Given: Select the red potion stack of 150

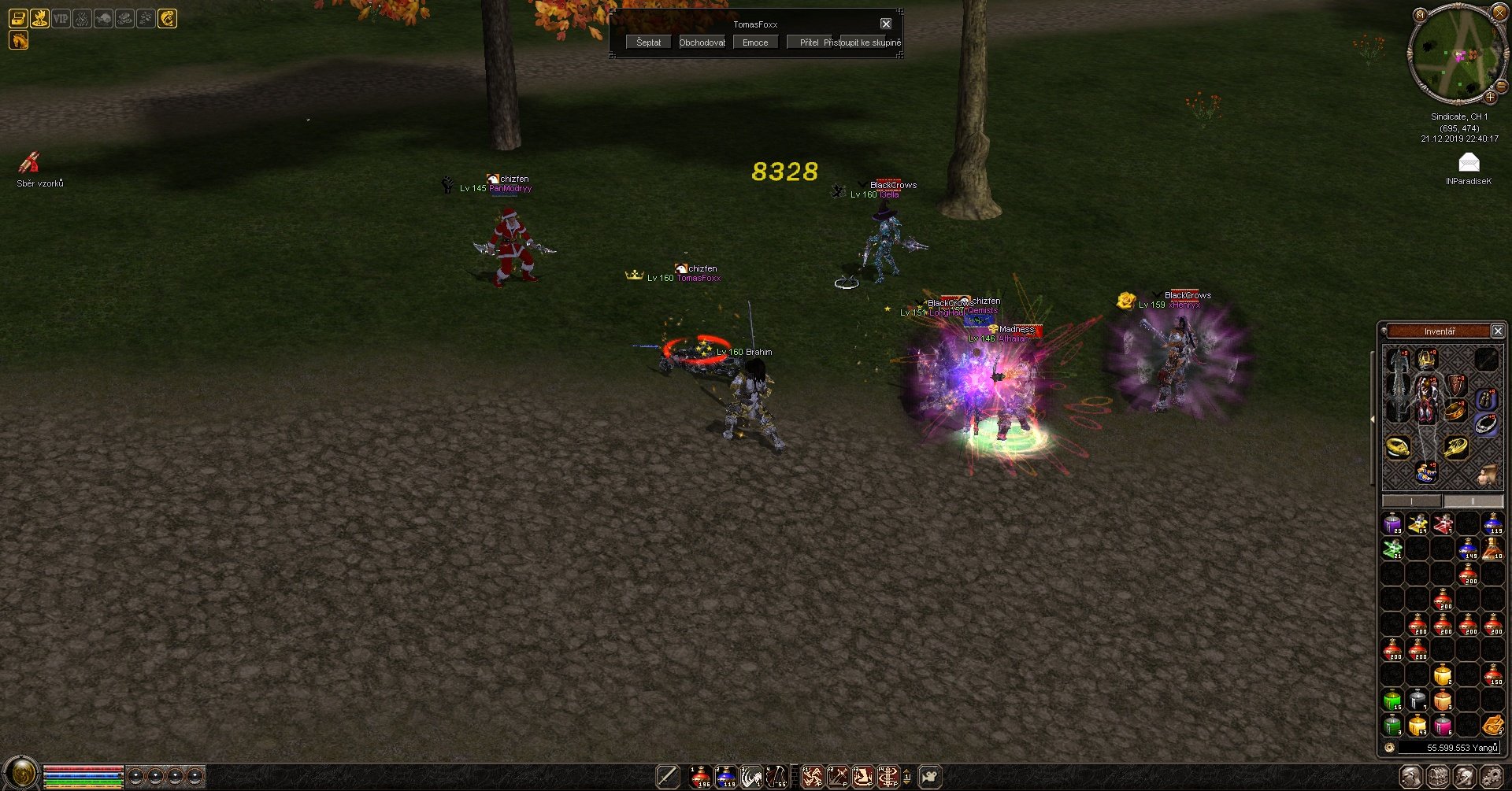Looking at the screenshot, I should pos(1492,675).
